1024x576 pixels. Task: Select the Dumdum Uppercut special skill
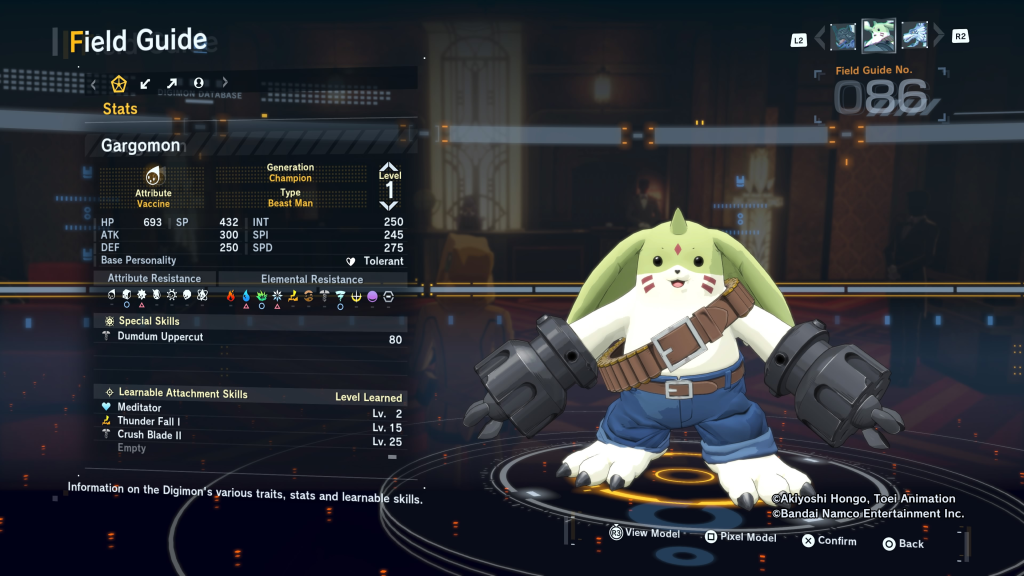pyautogui.click(x=160, y=338)
